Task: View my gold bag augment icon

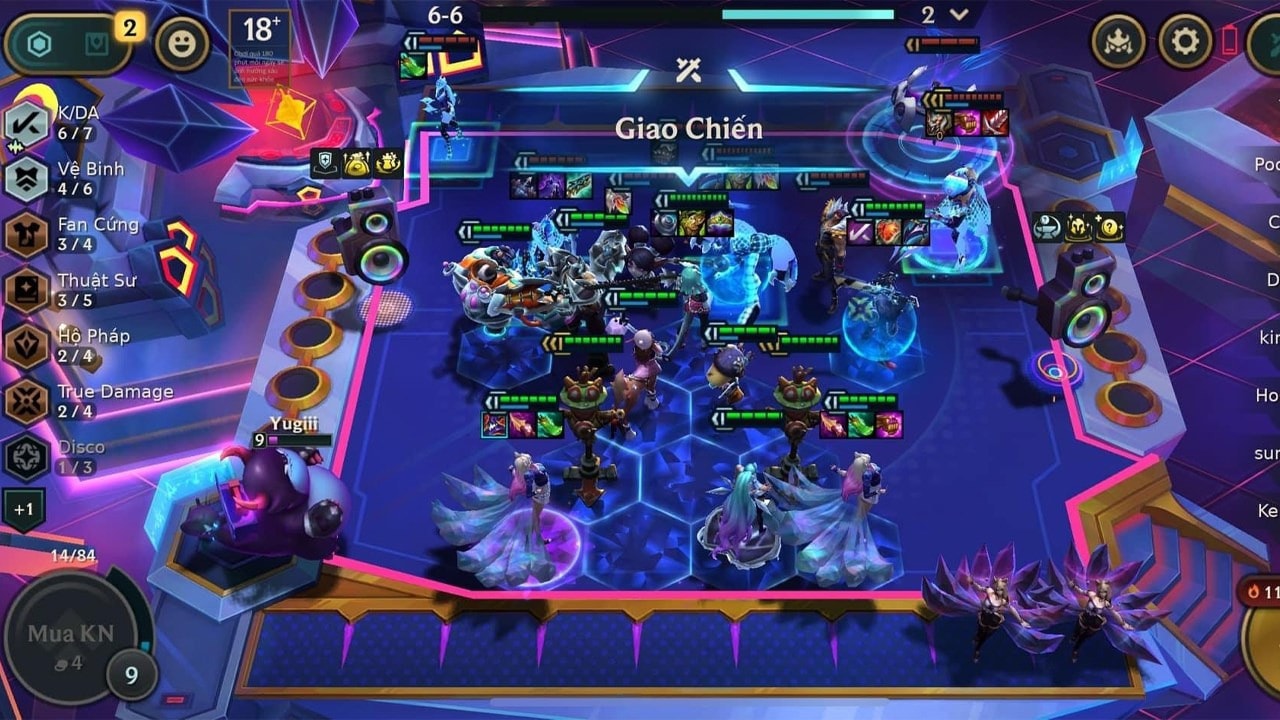Action: tap(358, 163)
